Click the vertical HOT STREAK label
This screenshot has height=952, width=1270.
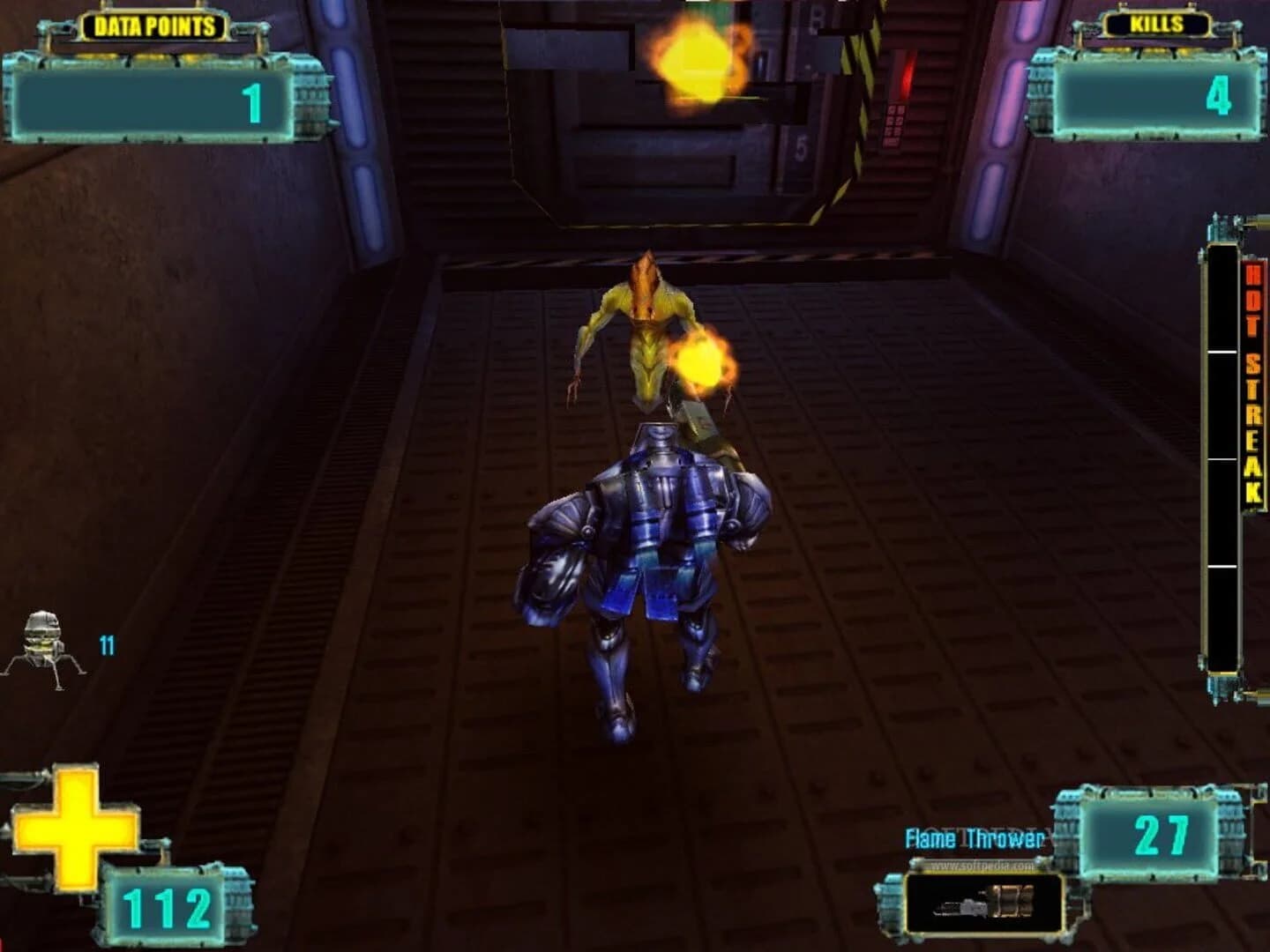click(x=1251, y=379)
